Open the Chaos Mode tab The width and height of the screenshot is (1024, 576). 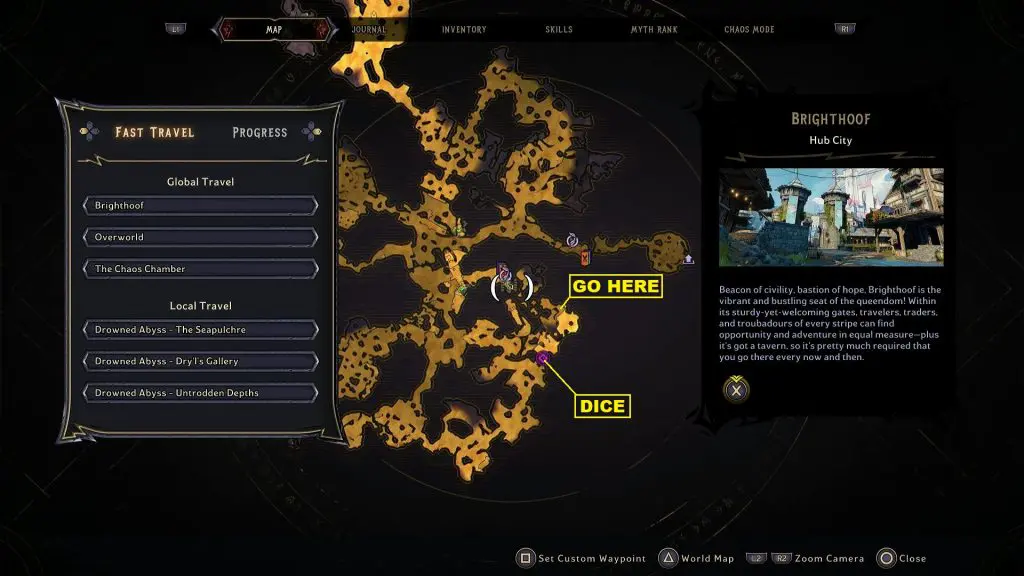click(x=751, y=29)
